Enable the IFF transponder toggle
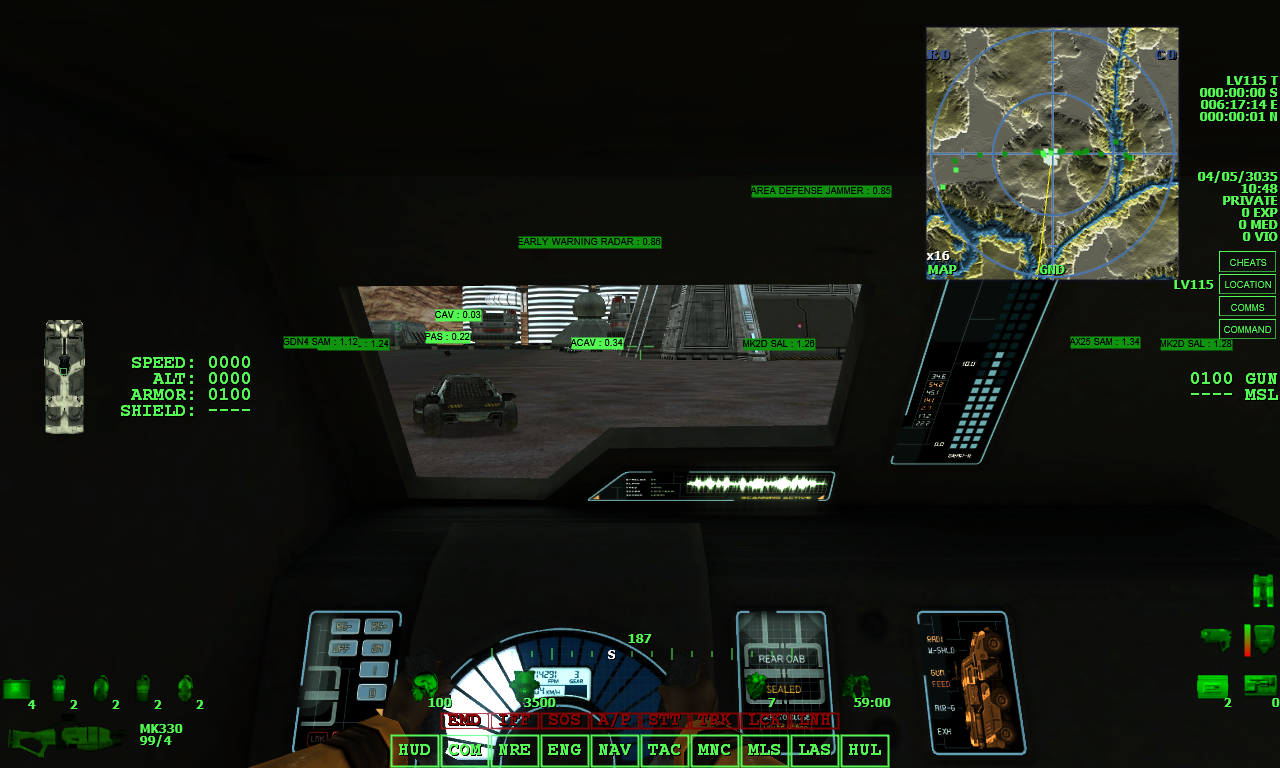This screenshot has height=768, width=1280. (514, 718)
